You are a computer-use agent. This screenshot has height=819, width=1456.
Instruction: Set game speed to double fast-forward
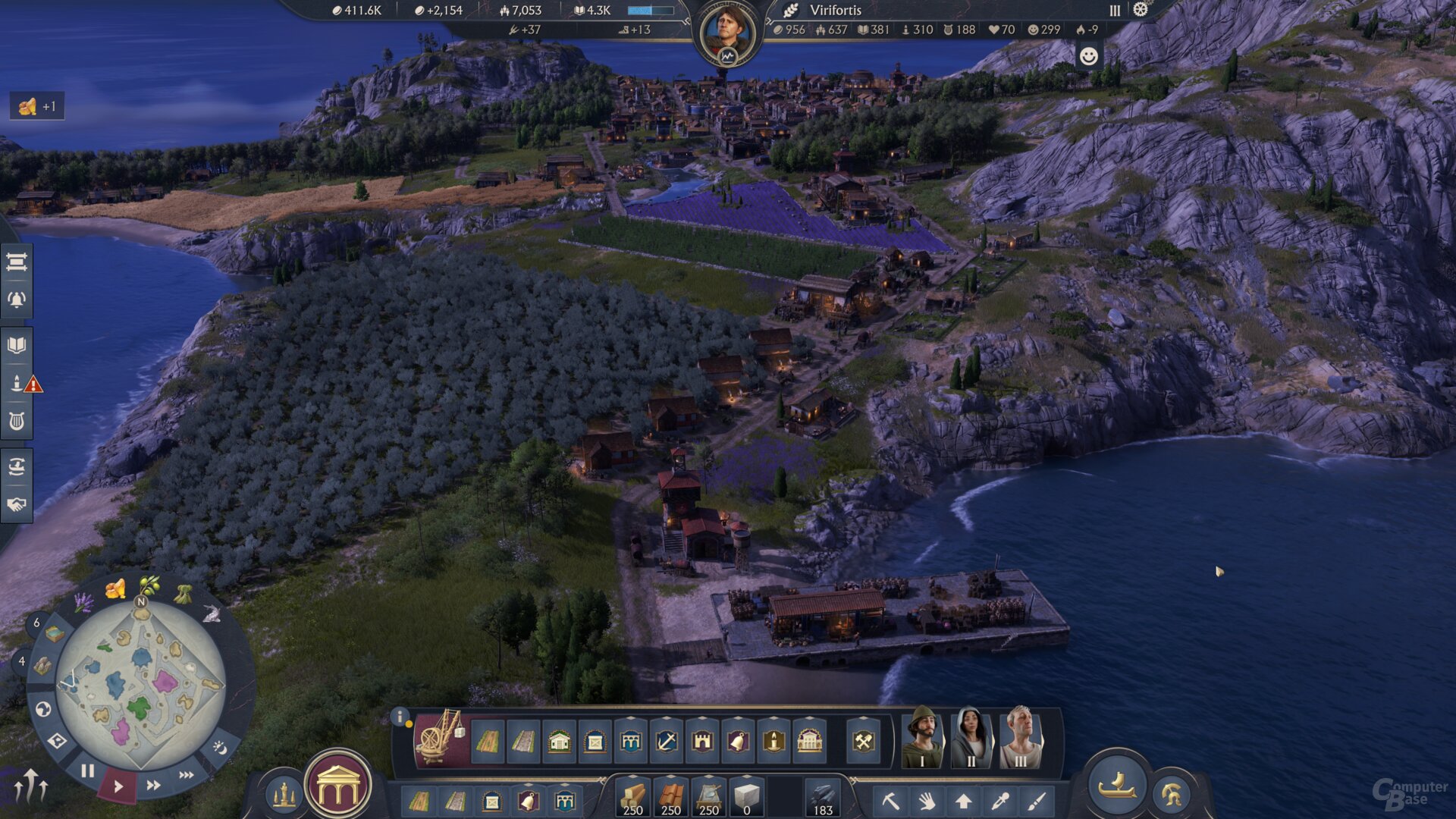point(153,785)
